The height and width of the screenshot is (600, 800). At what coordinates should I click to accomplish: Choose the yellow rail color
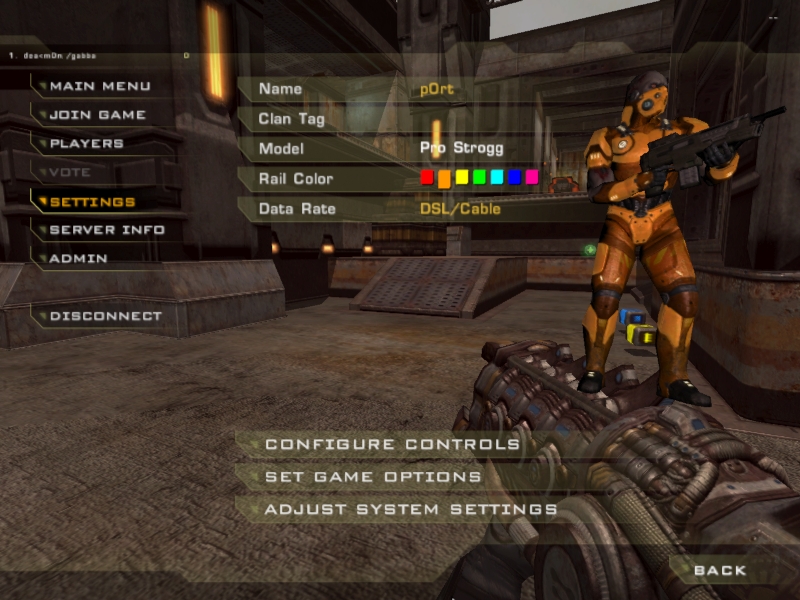tap(462, 178)
